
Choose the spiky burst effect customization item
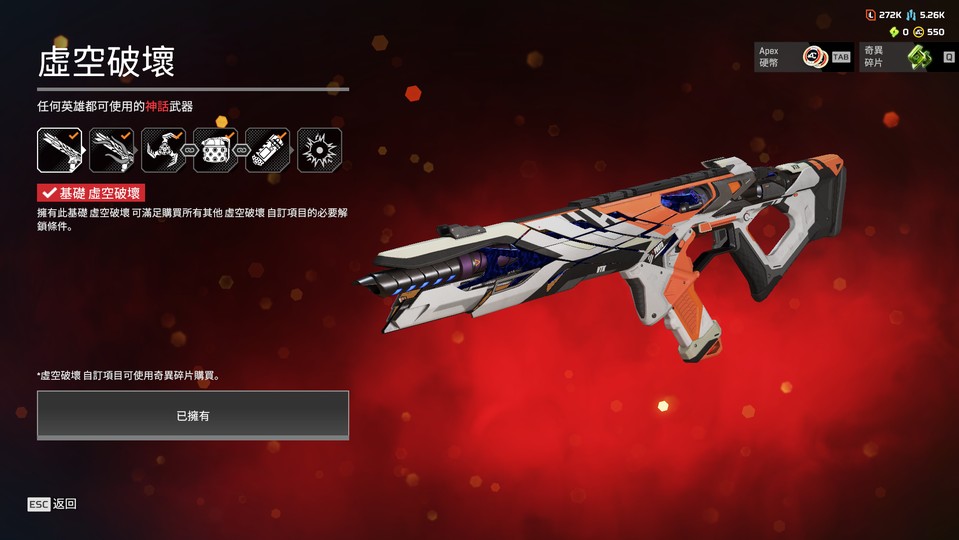[x=319, y=150]
